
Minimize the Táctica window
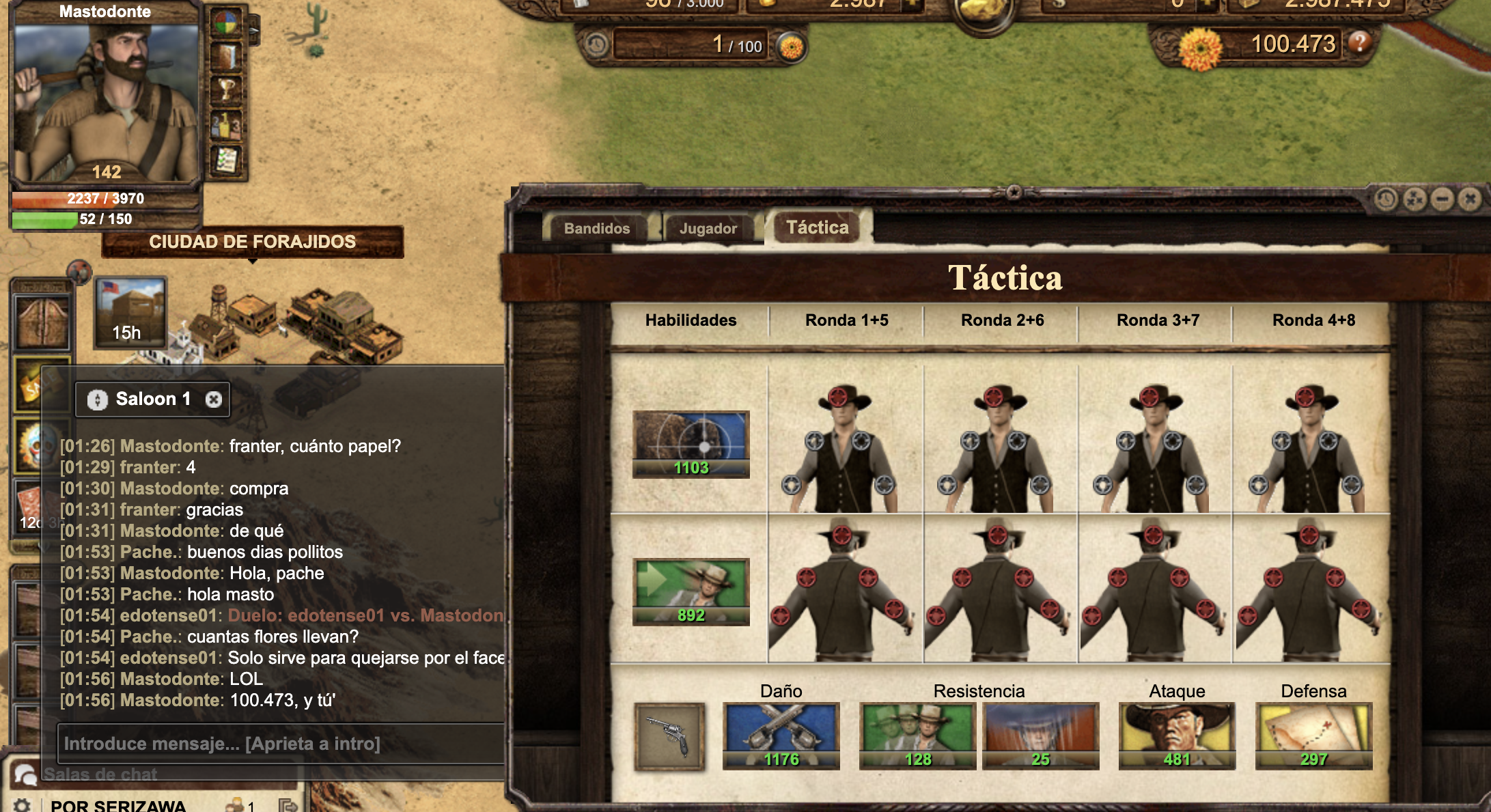coord(1443,199)
